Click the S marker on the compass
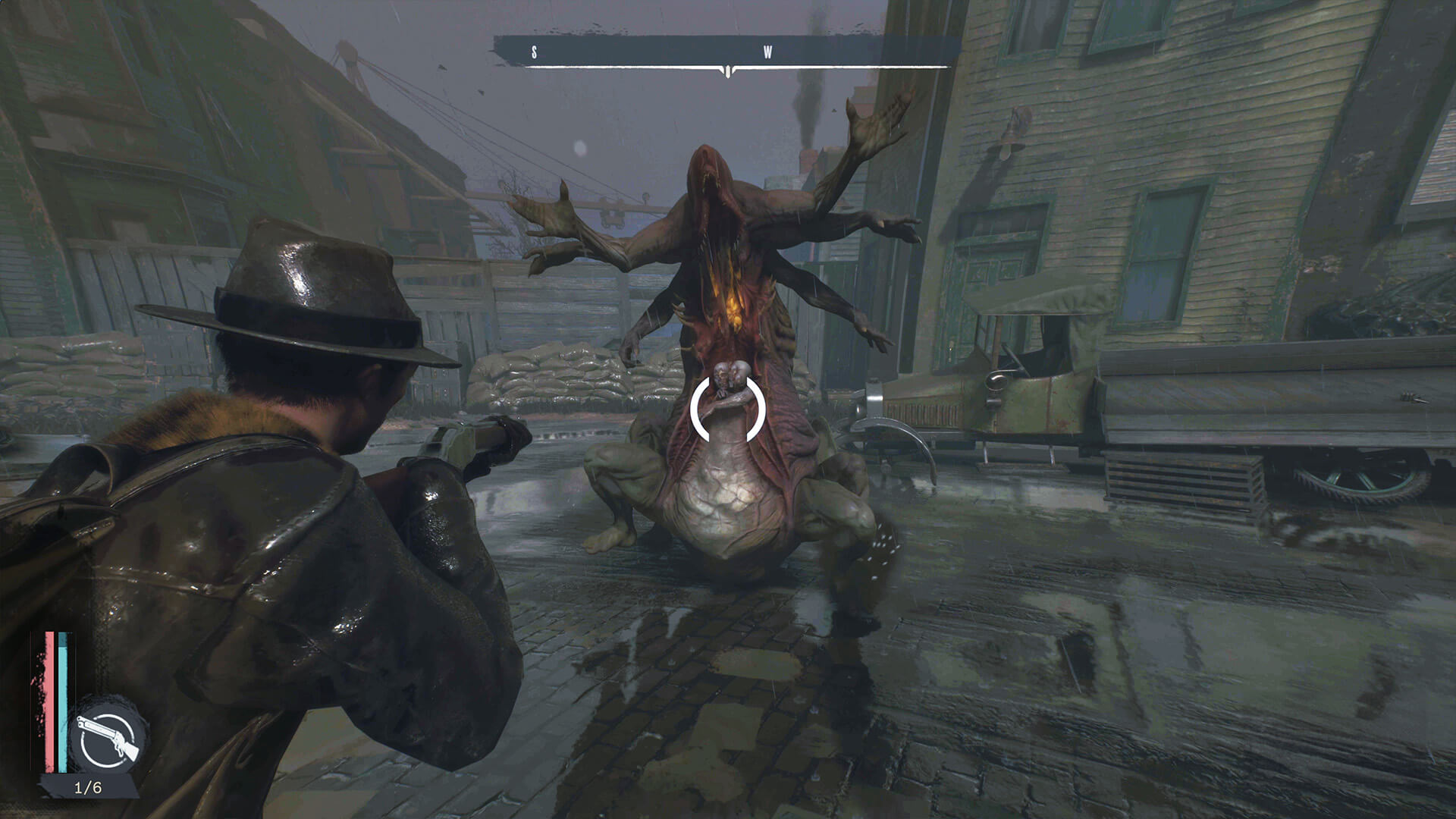Screen dimensions: 1456x819 click(x=535, y=51)
